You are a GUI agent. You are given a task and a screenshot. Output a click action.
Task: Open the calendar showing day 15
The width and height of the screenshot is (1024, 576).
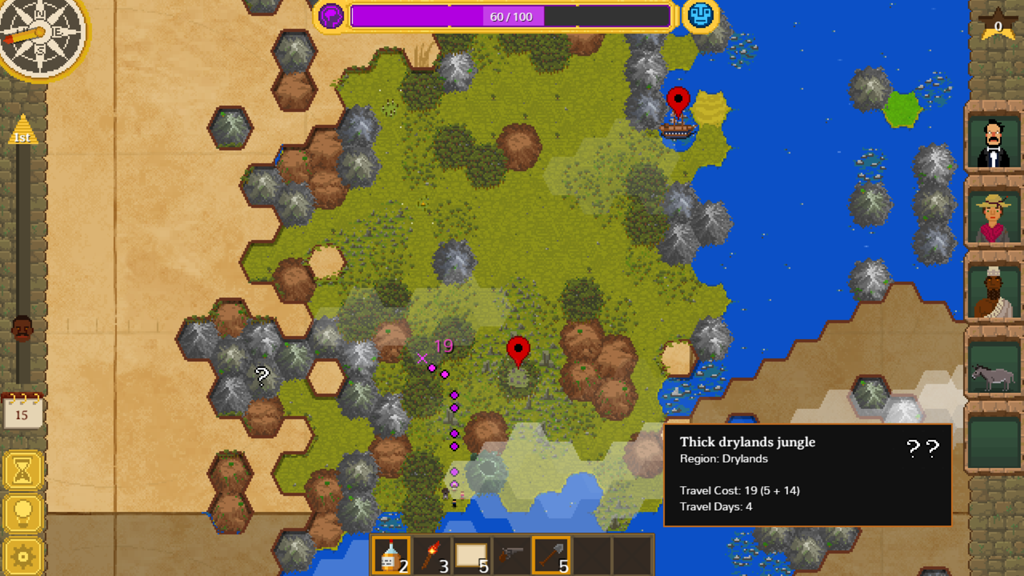click(x=22, y=411)
